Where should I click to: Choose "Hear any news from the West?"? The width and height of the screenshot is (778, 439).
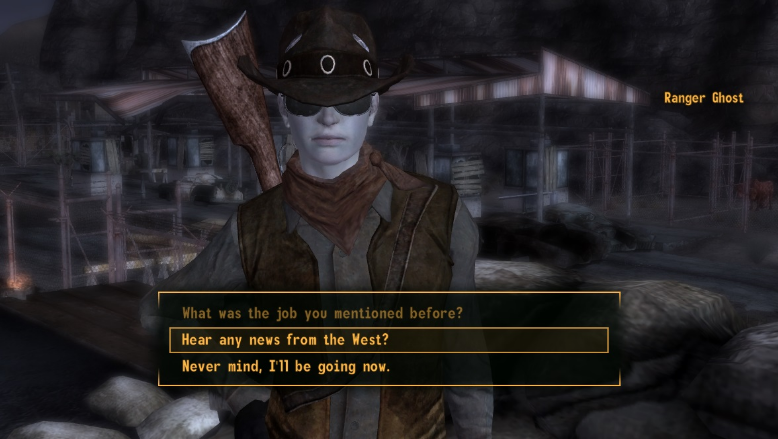[285, 340]
